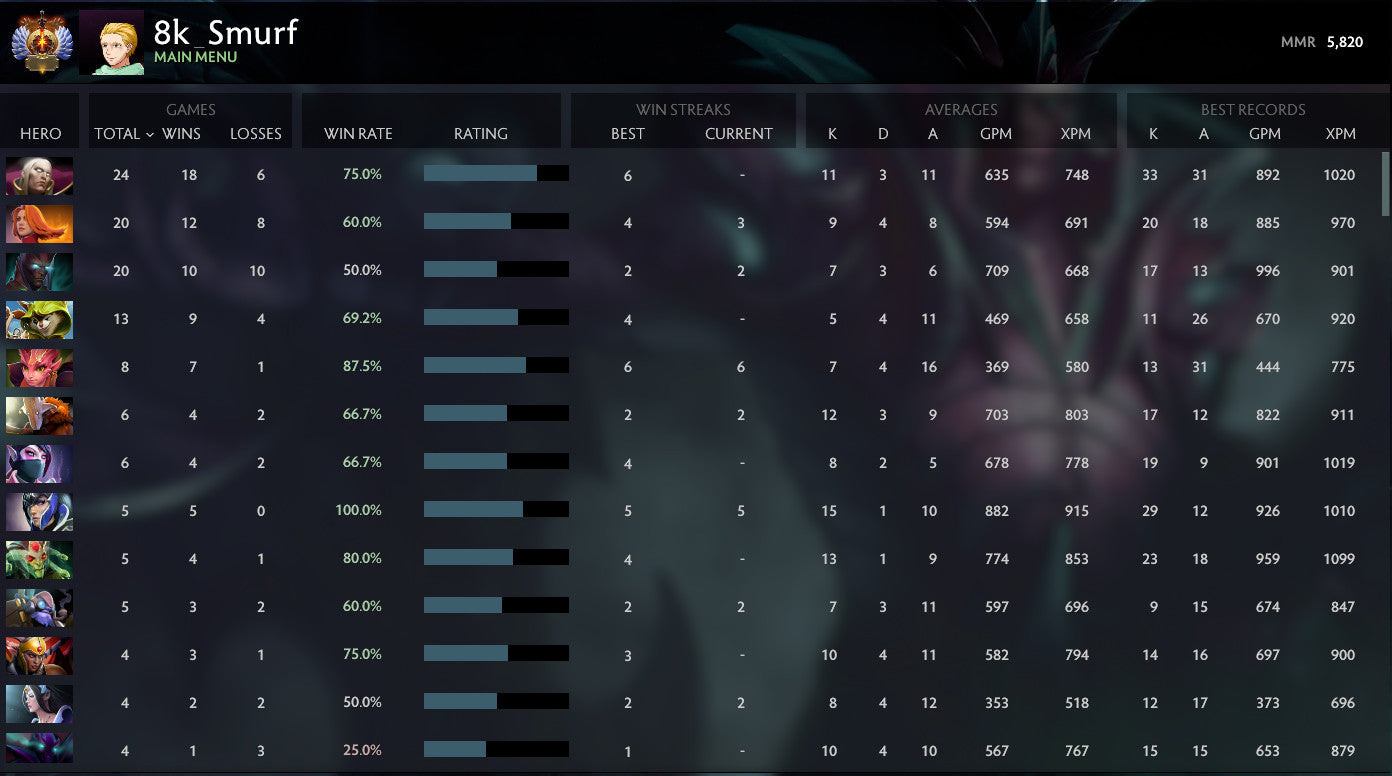Select the Dark Willow hero portrait
The width and height of the screenshot is (1392, 776).
tap(39, 368)
